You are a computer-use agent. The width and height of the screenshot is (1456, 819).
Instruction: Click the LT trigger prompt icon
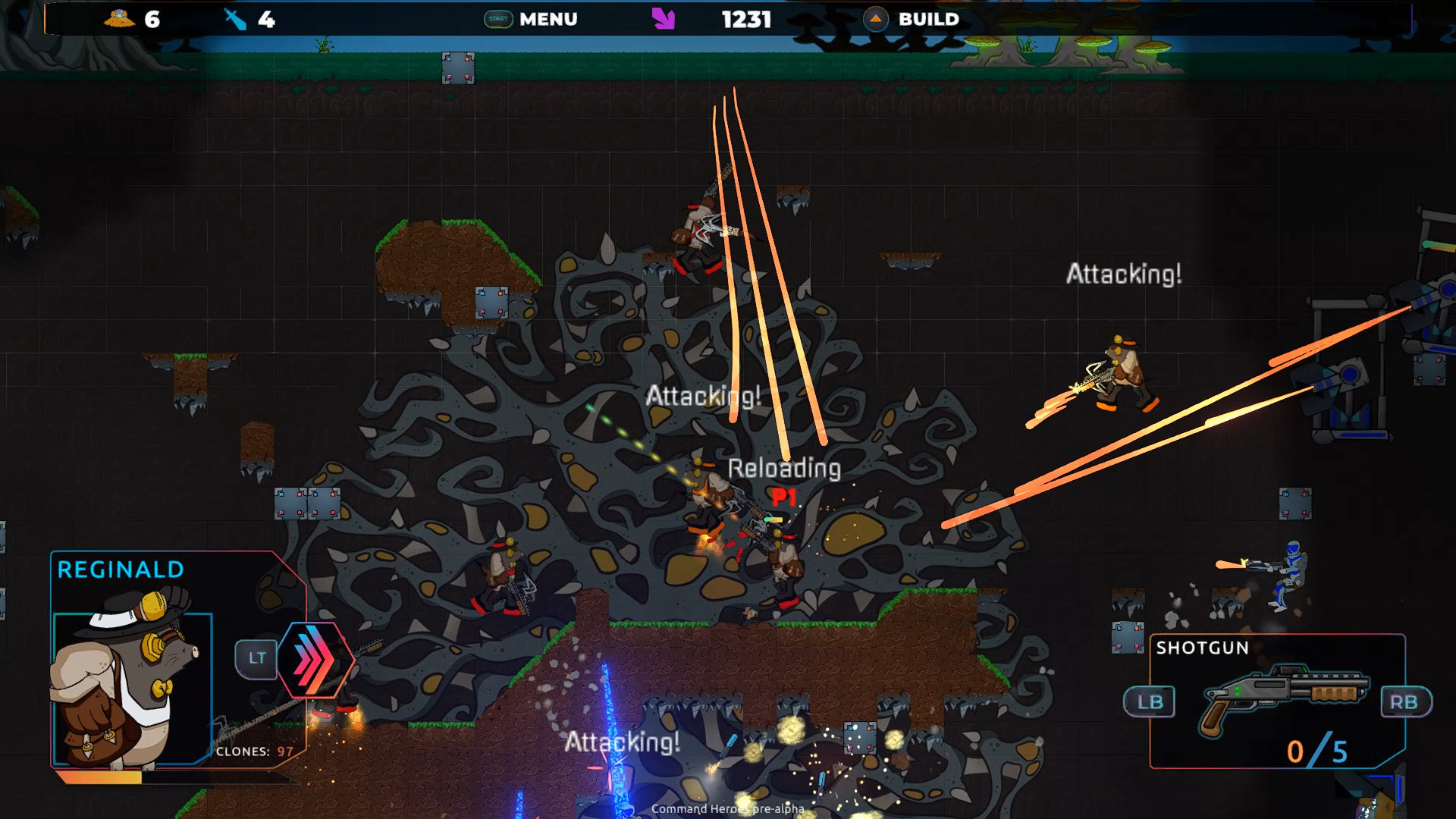(x=256, y=658)
